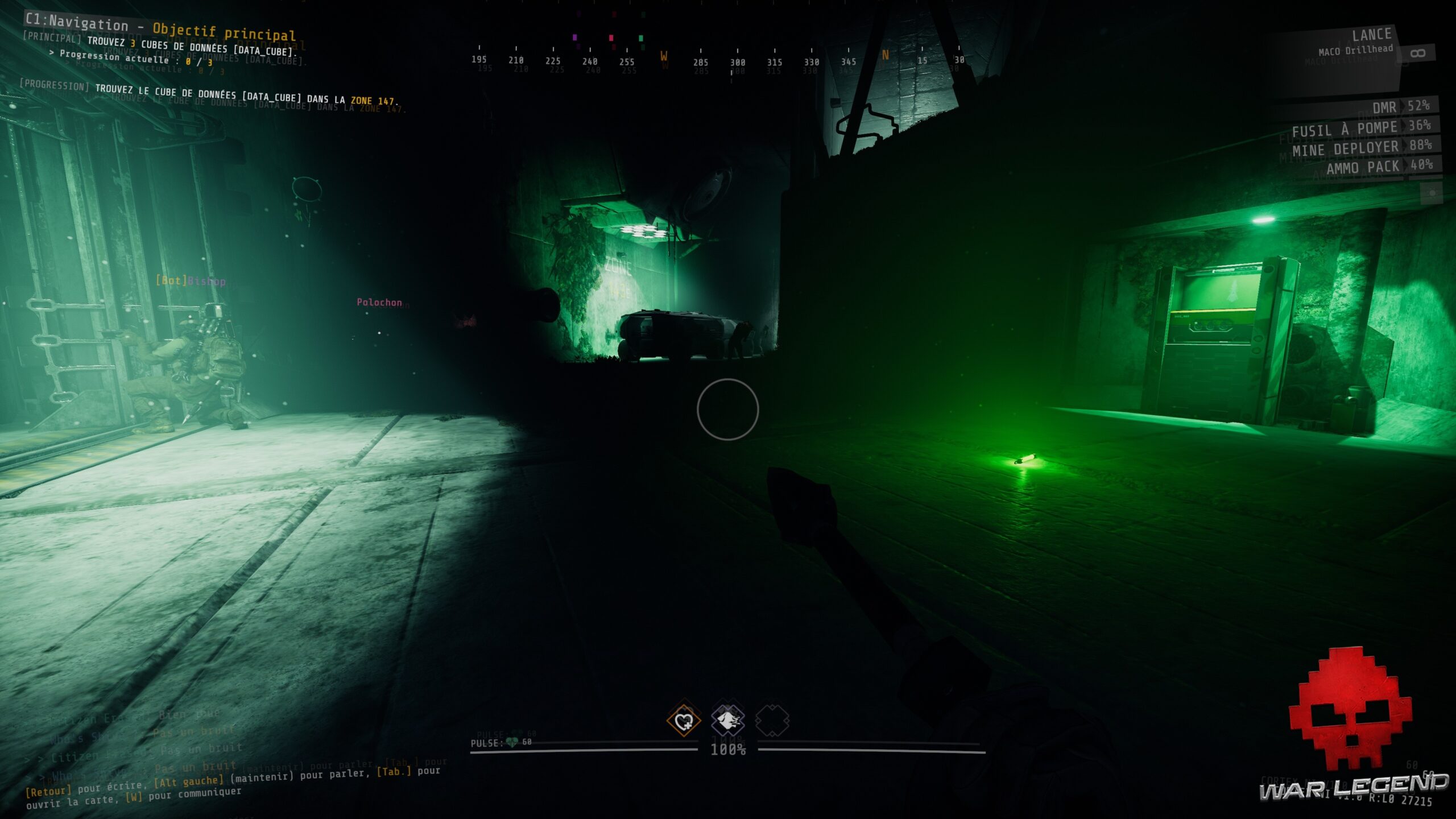Click the infinity ammo symbol beside LANCE
1456x819 pixels.
pyautogui.click(x=1420, y=52)
